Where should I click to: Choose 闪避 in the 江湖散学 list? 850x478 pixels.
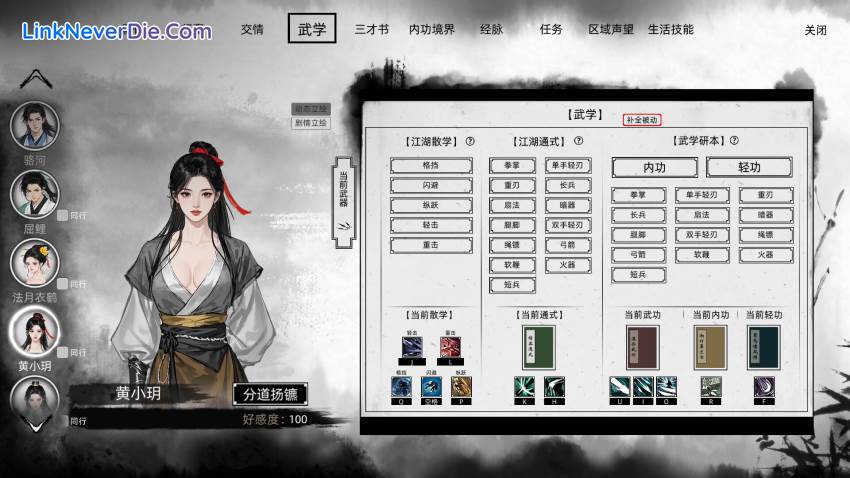pos(430,185)
